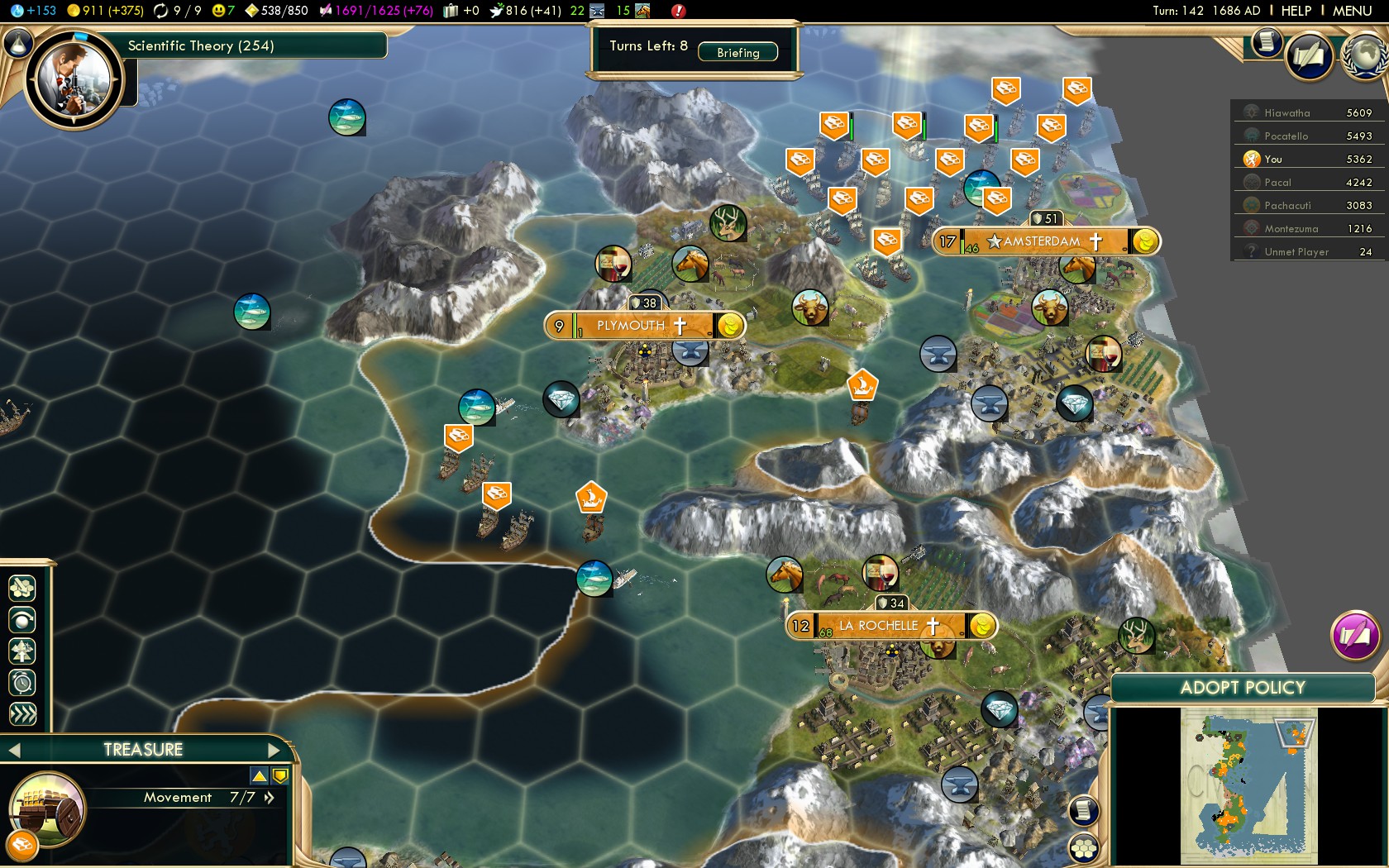Select next unit with the right arrow
This screenshot has height=868, width=1389.
pos(274,750)
